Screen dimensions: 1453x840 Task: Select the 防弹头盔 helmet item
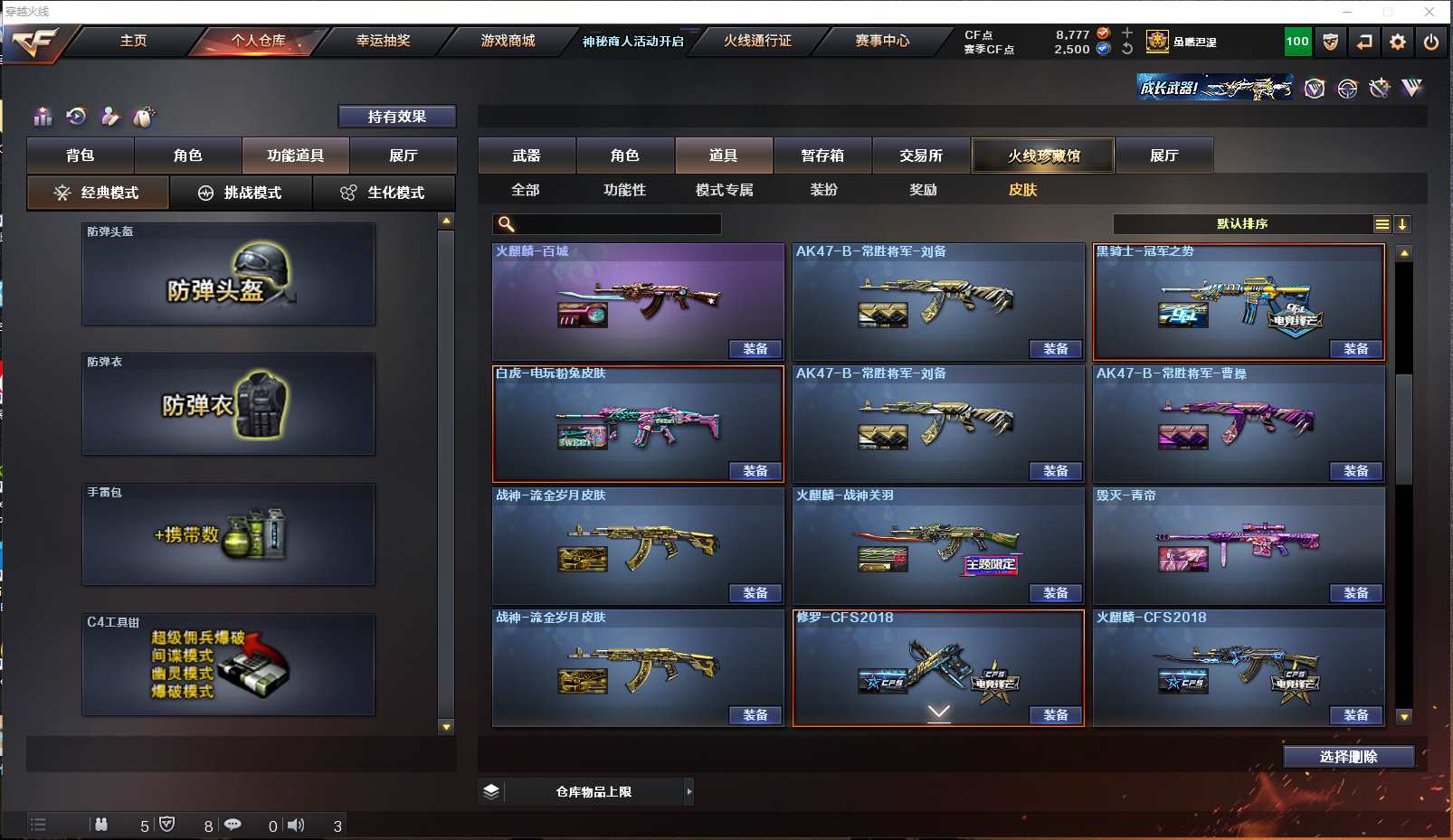coord(228,274)
